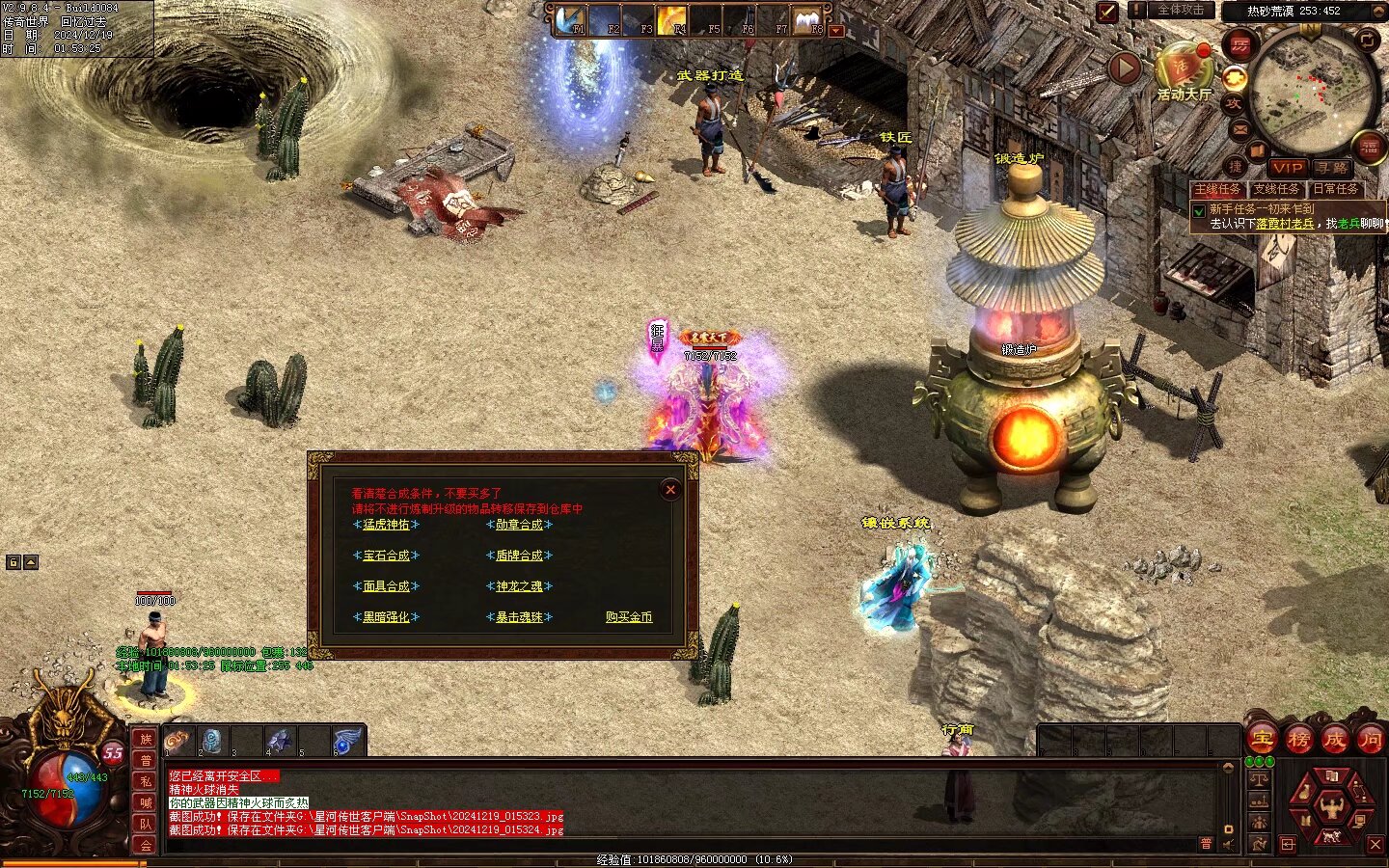Close the synthesis dialog with the X
Viewport: 1389px width, 868px height.
pos(670,490)
